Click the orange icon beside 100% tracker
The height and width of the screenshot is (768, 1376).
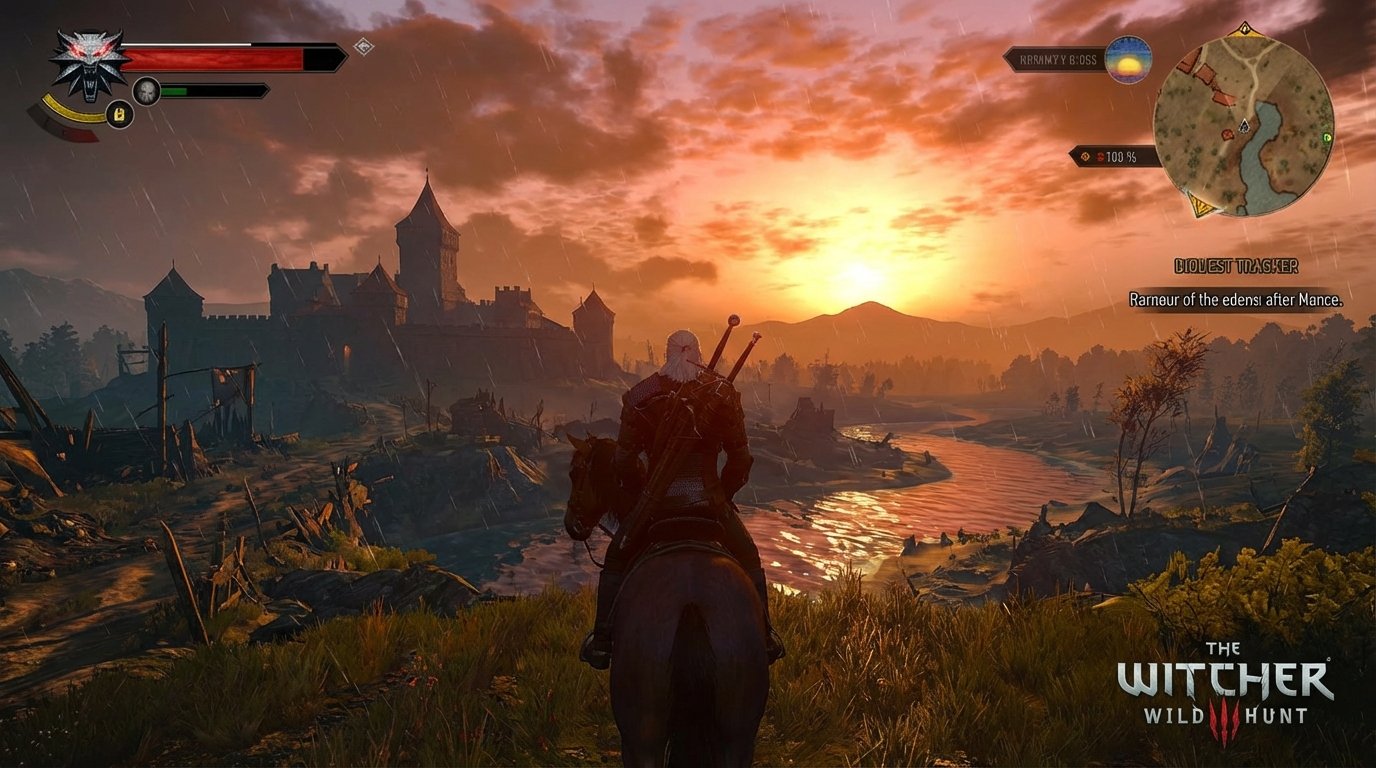pyautogui.click(x=1085, y=156)
